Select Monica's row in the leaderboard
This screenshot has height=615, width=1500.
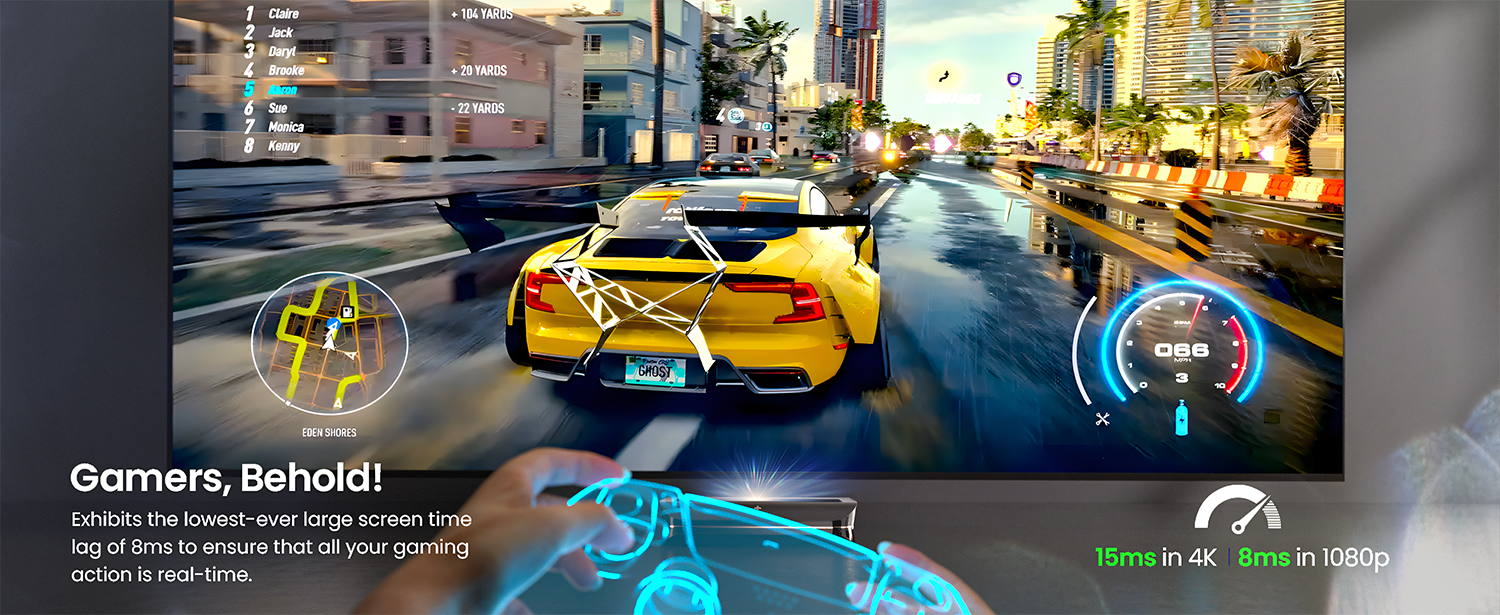tap(286, 127)
